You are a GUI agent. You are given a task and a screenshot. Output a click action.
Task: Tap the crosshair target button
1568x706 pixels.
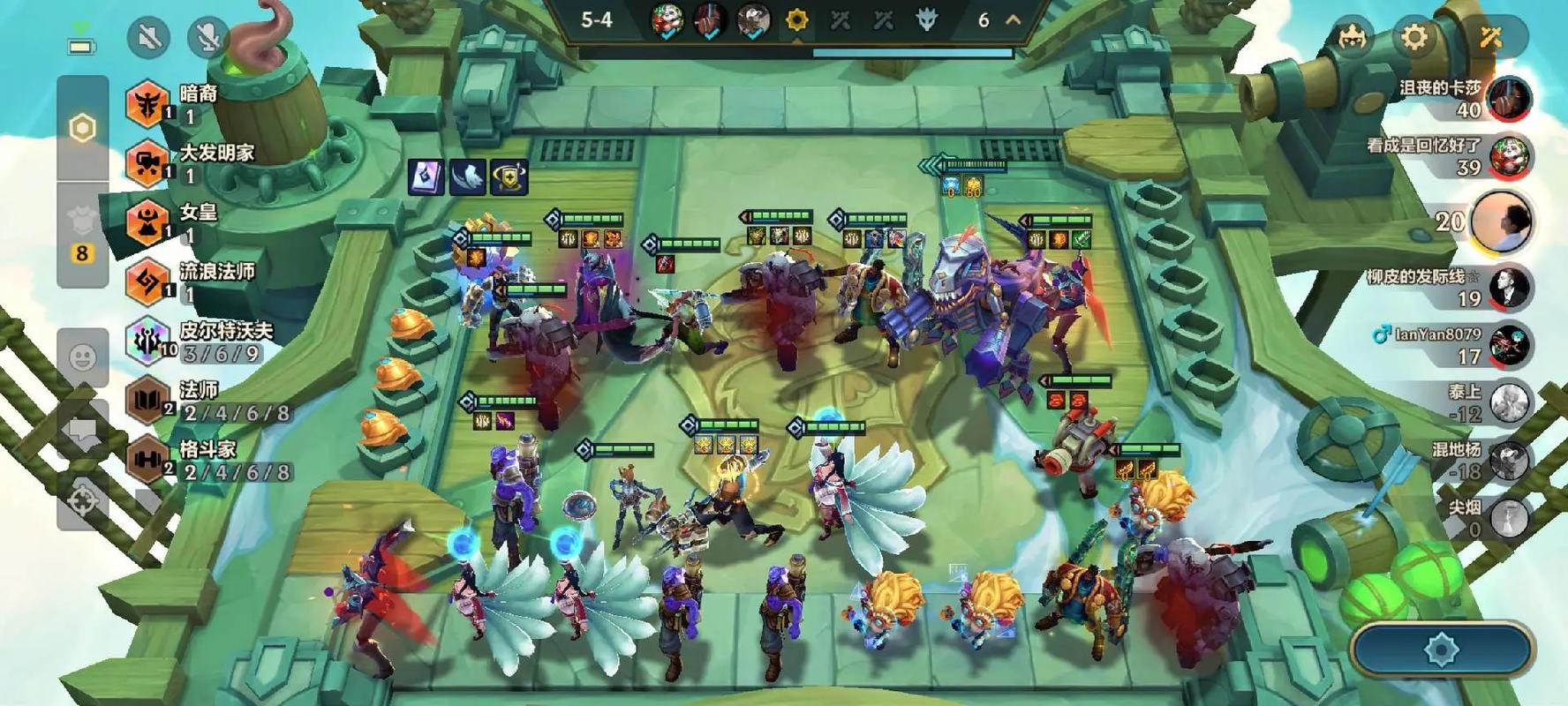(84, 500)
